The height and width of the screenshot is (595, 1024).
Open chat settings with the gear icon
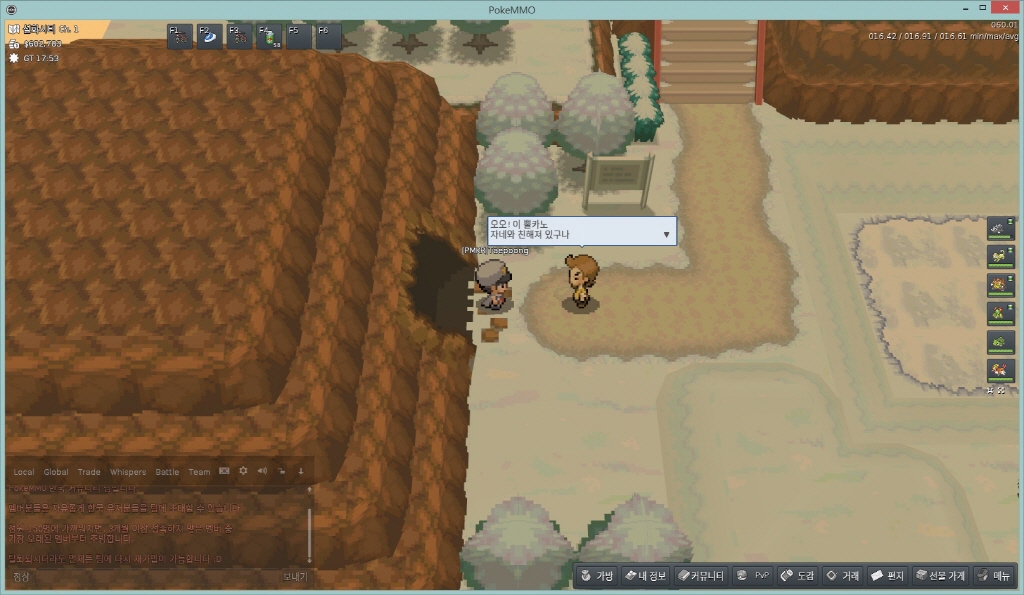(243, 471)
